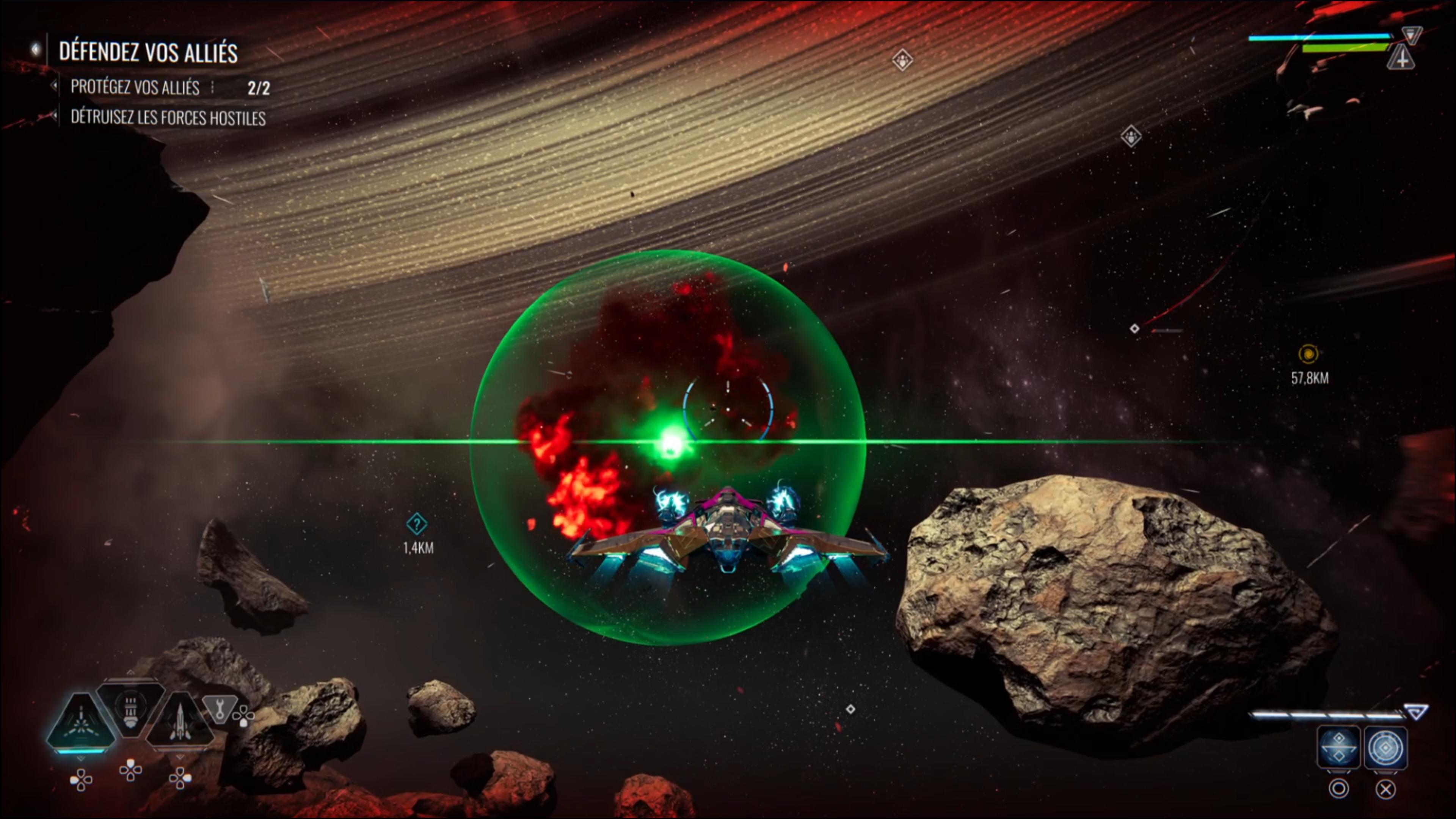Viewport: 1456px width, 819px height.
Task: Use the wrench repair consumable
Action: click(x=219, y=708)
